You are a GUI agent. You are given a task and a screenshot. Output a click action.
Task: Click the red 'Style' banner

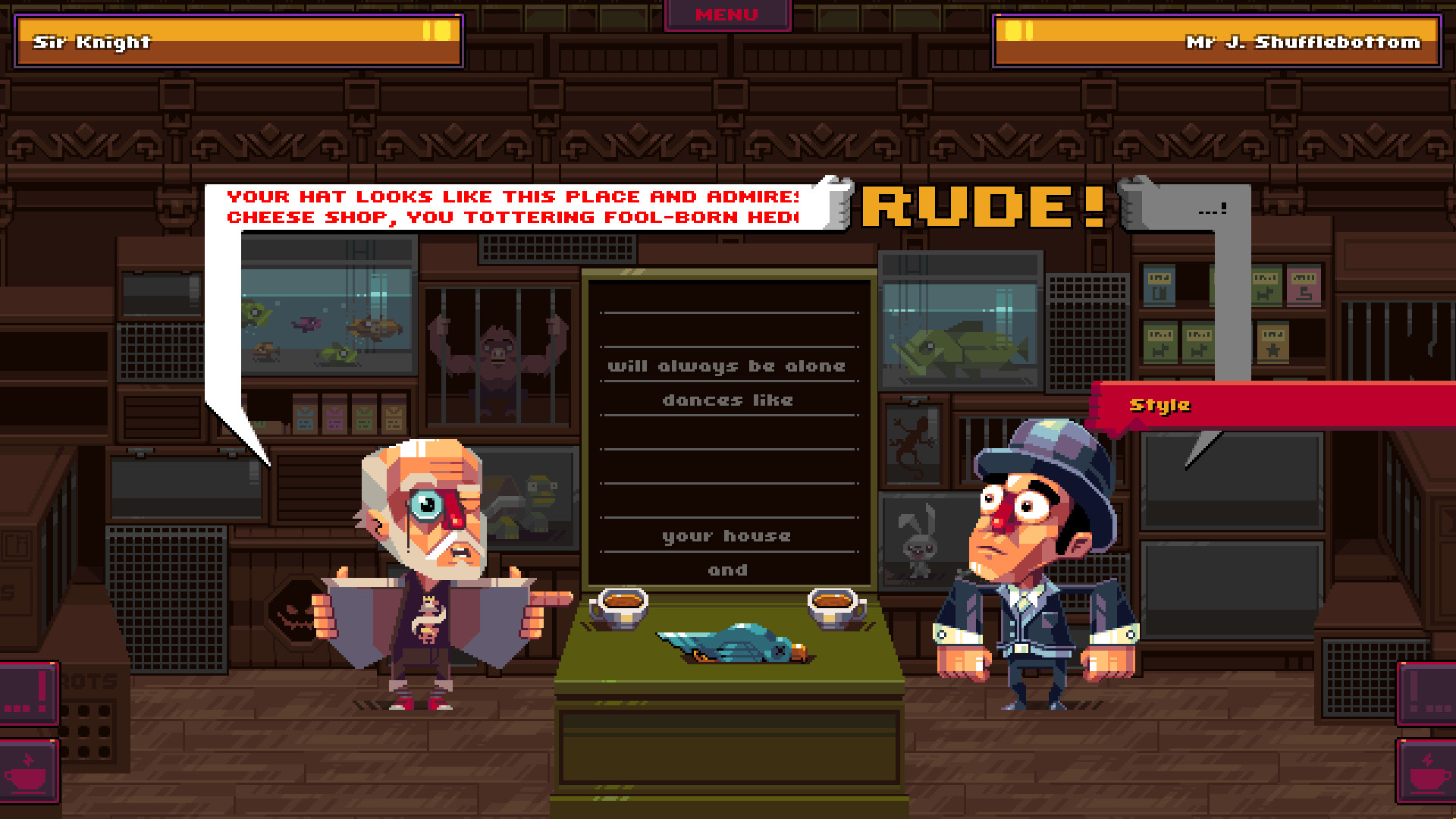(1160, 406)
